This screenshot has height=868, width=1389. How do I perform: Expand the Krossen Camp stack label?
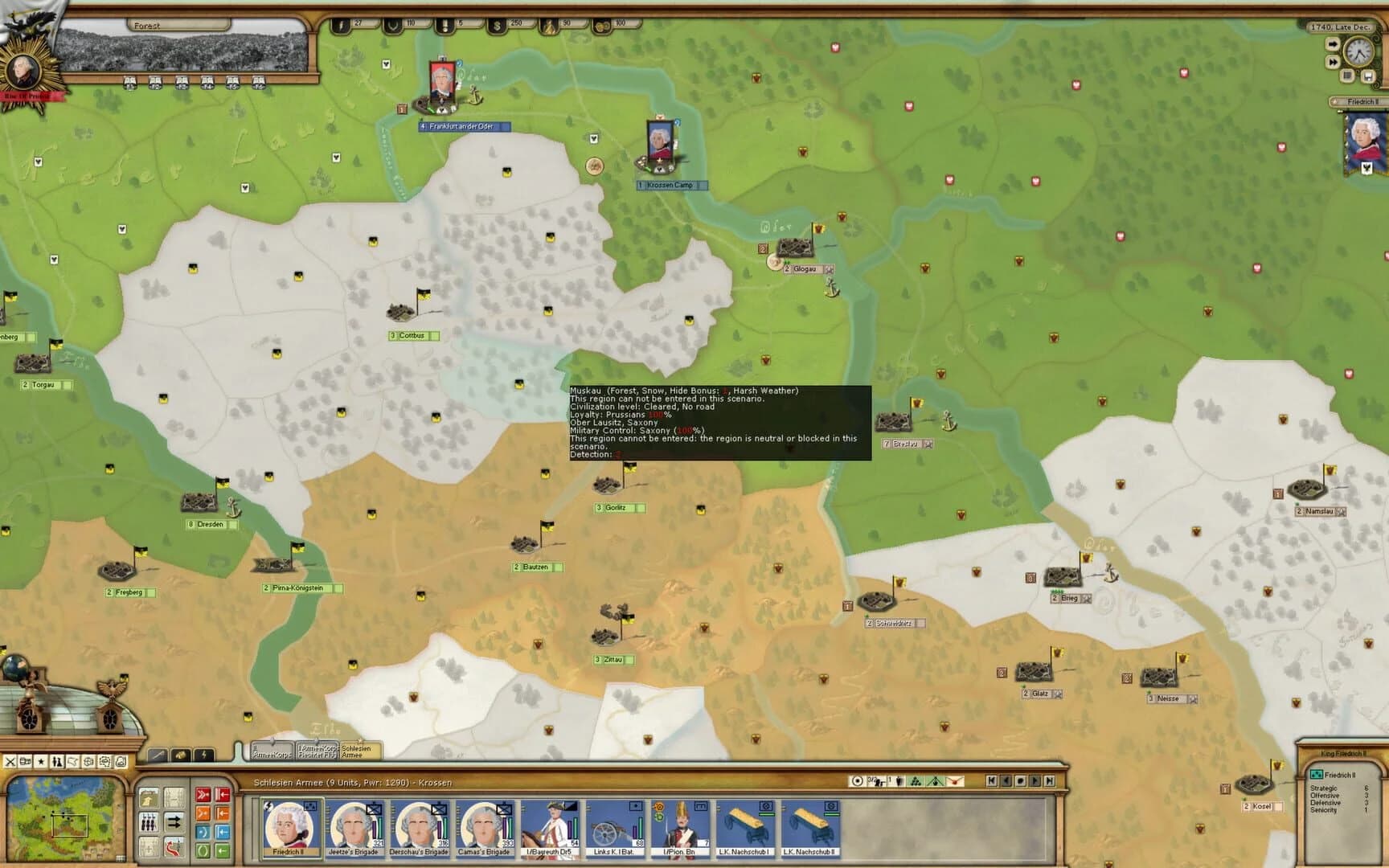click(x=672, y=184)
